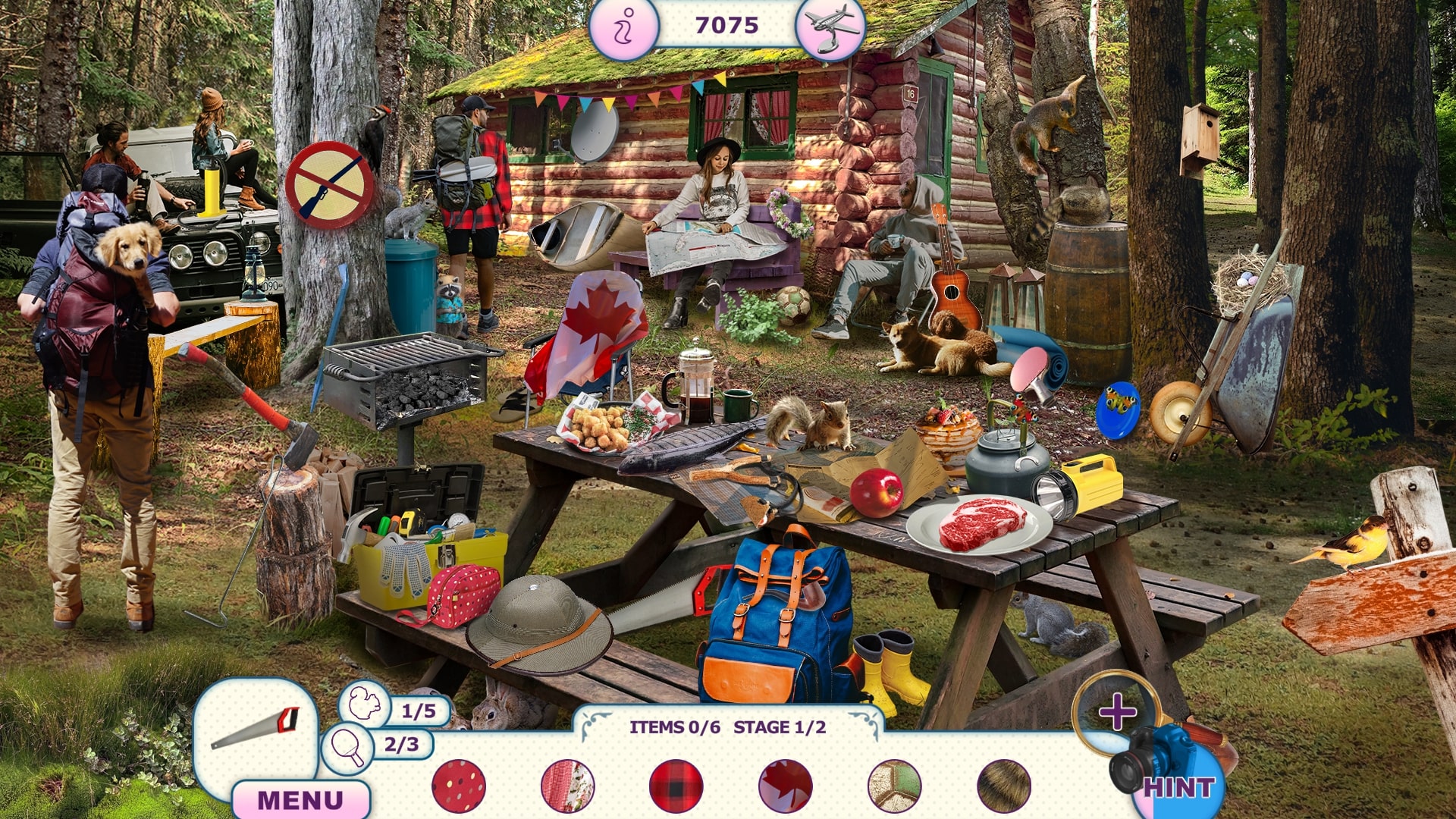
Task: Open the MENU button
Action: pos(300,799)
